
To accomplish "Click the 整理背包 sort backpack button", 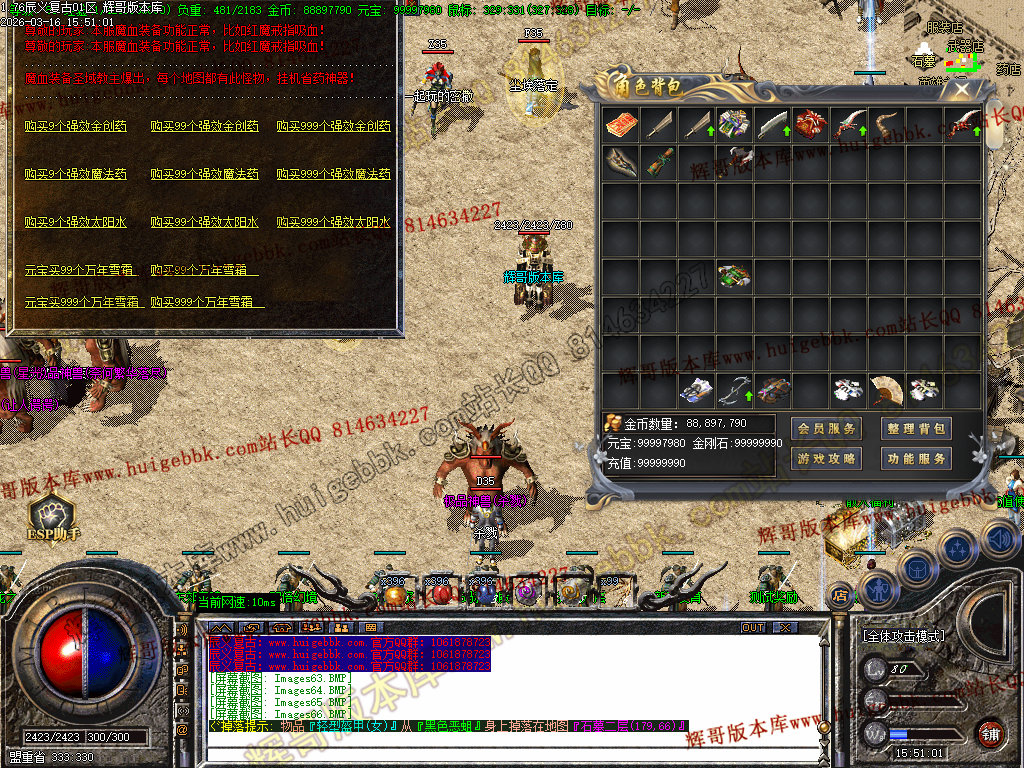I will coord(916,429).
